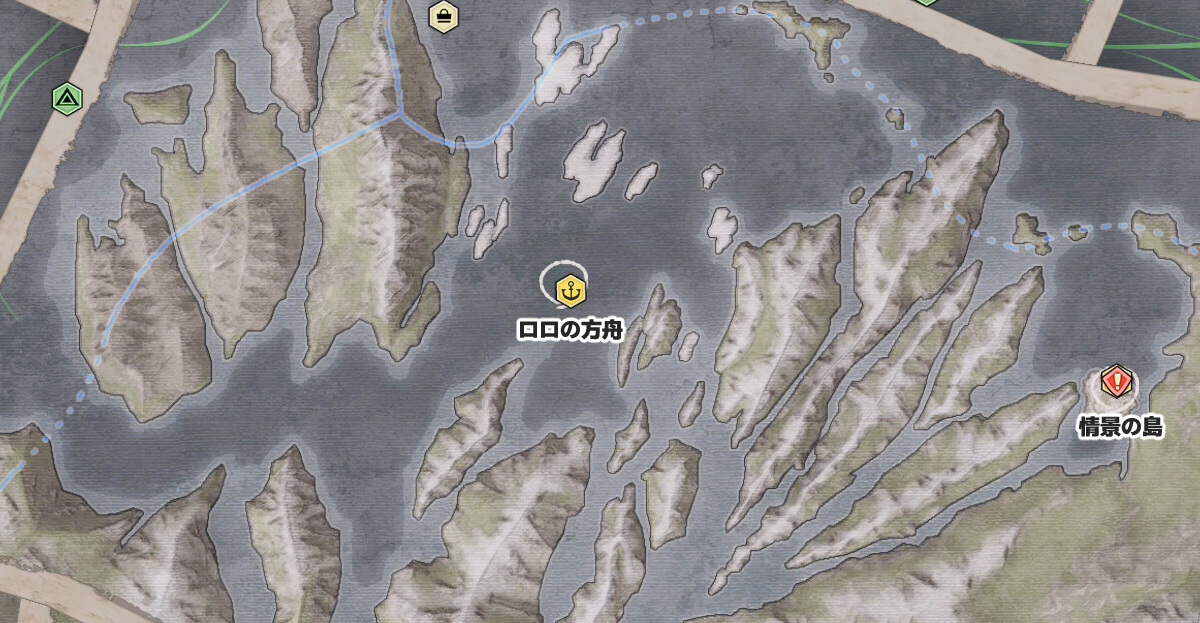
Task: Click the red exclamation marker at 情景の島
Action: pos(1116,381)
